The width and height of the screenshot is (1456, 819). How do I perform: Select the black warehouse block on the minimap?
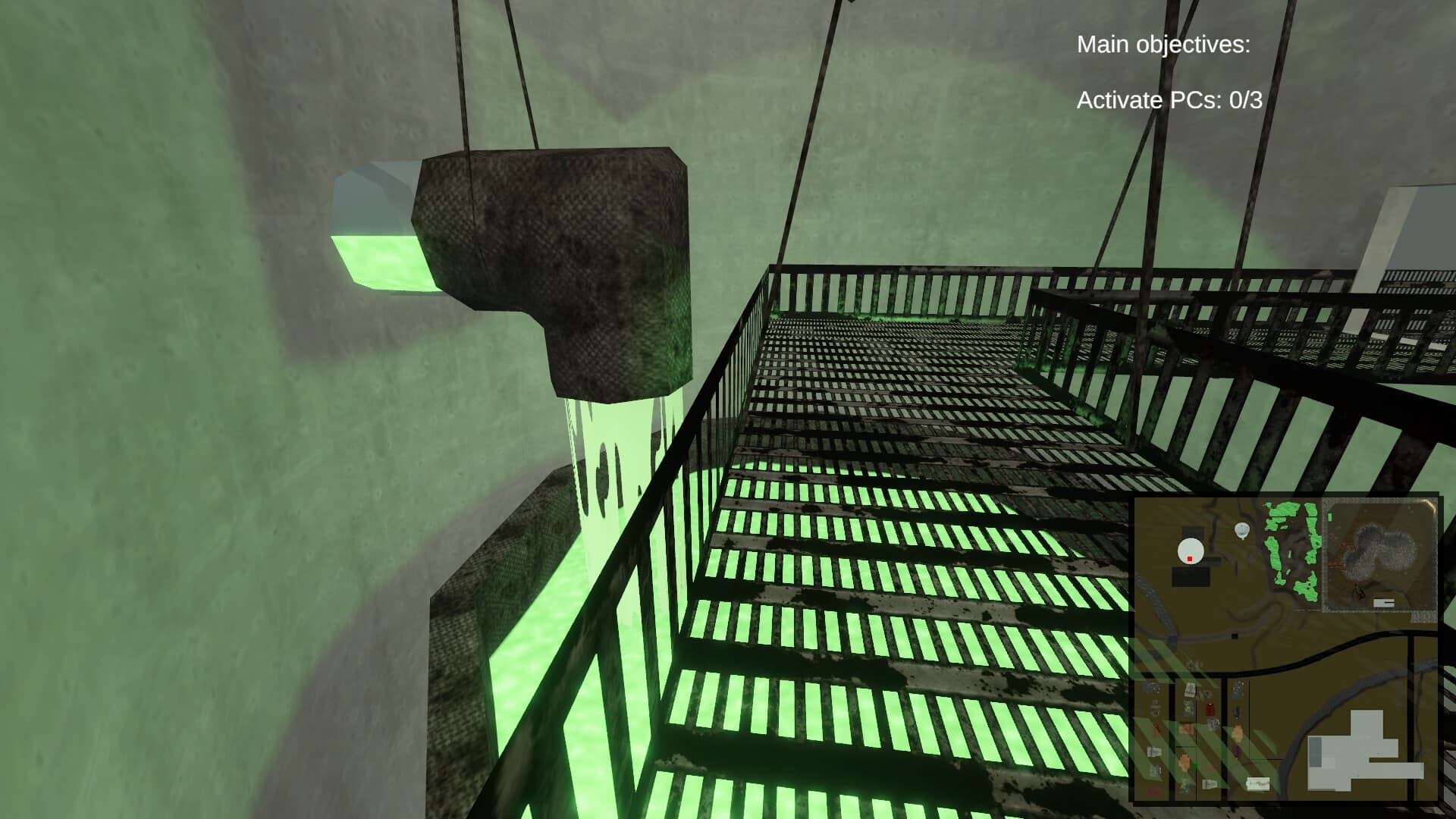click(x=1190, y=576)
